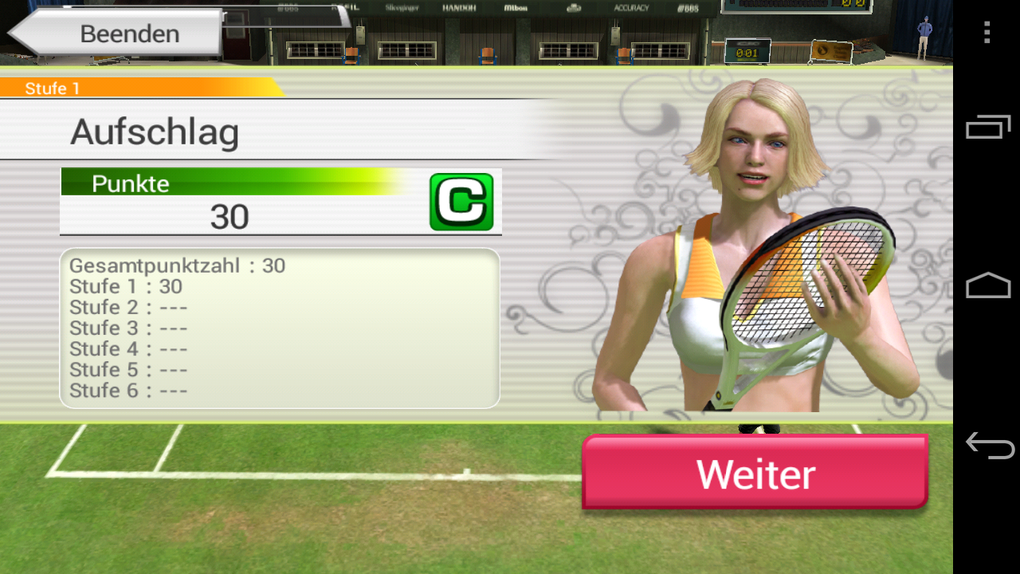
Task: Tap the Android back arrow
Action: click(x=988, y=446)
